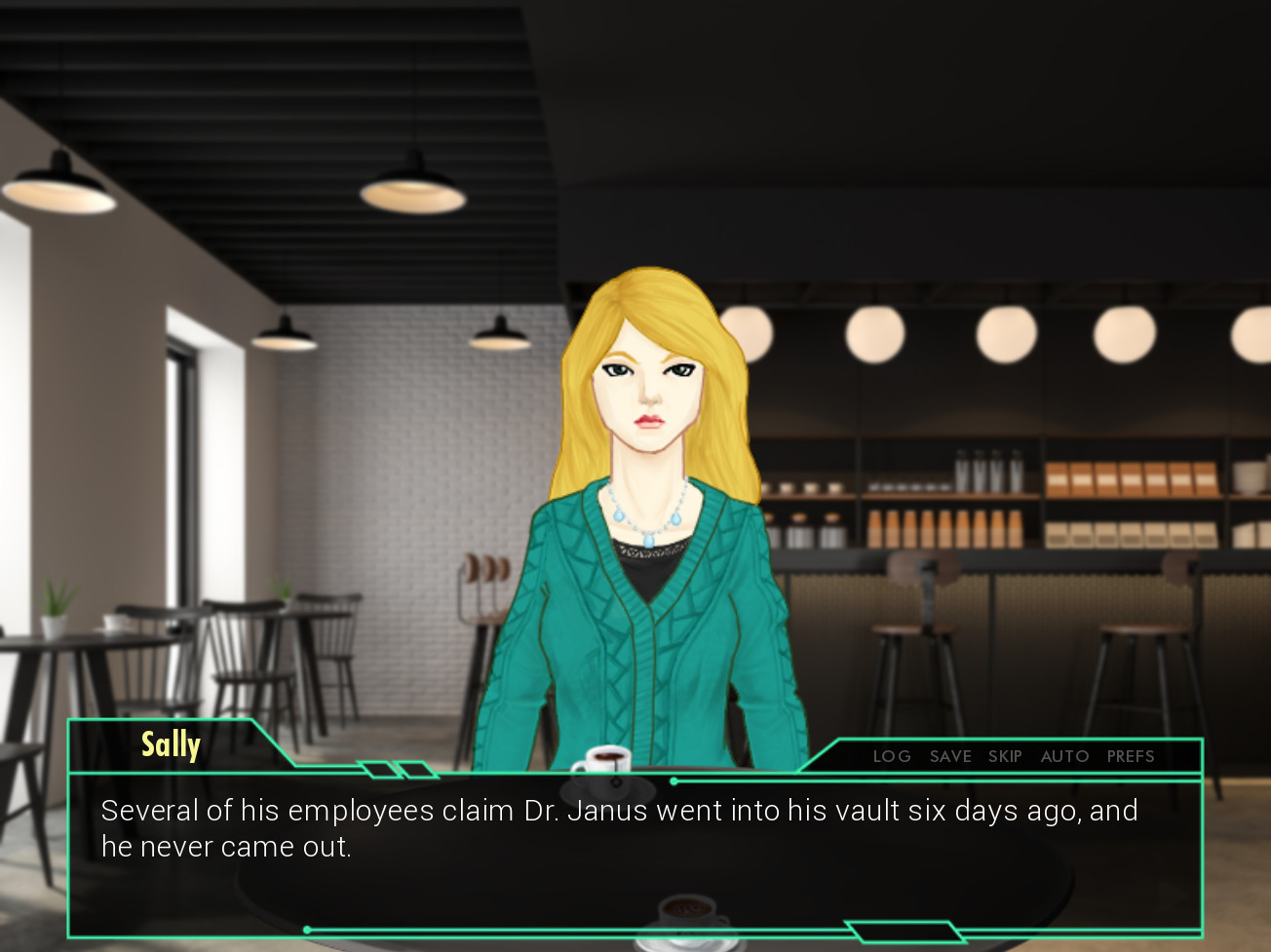Click SAVE to store game progress
The width and height of the screenshot is (1271, 952).
(x=950, y=756)
